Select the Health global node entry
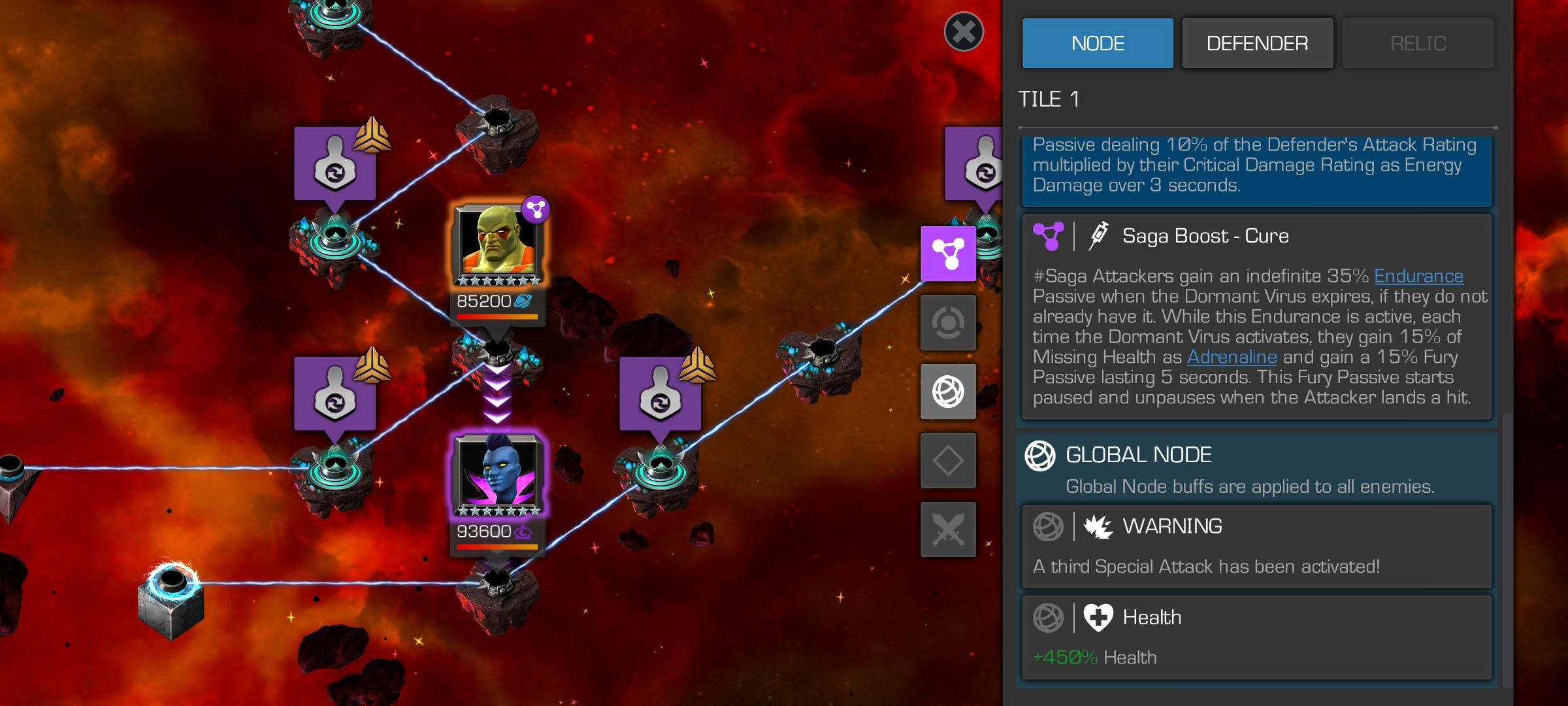 pos(1256,637)
